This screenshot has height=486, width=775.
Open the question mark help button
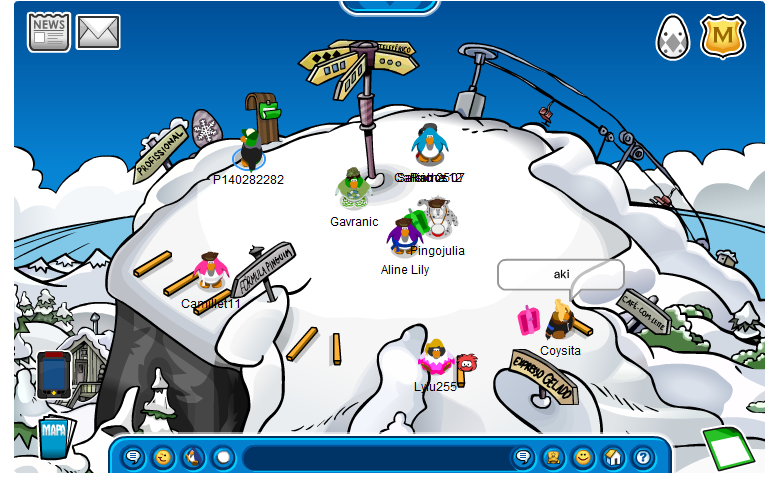pyautogui.click(x=643, y=458)
